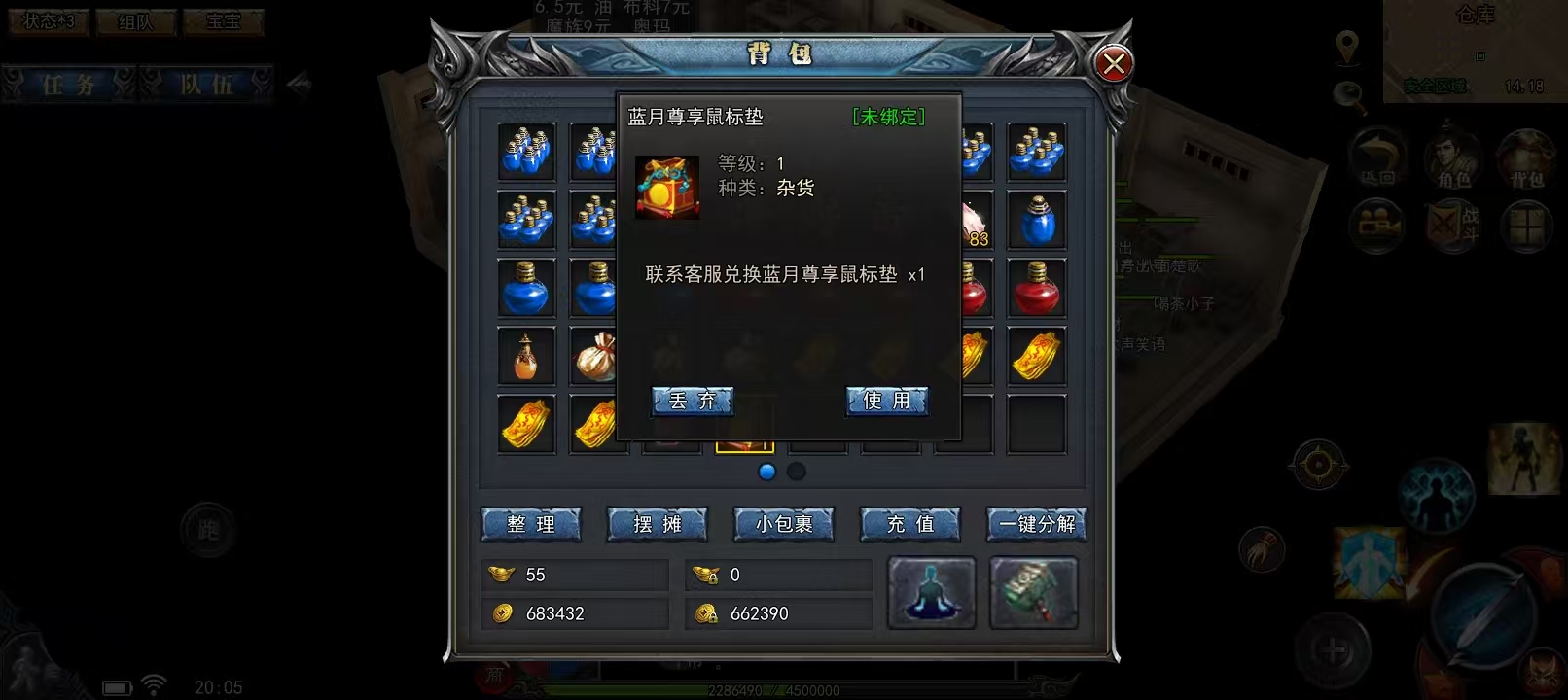The width and height of the screenshot is (1568, 700).
Task: Tap the 返回 back arrow icon
Action: (1377, 156)
